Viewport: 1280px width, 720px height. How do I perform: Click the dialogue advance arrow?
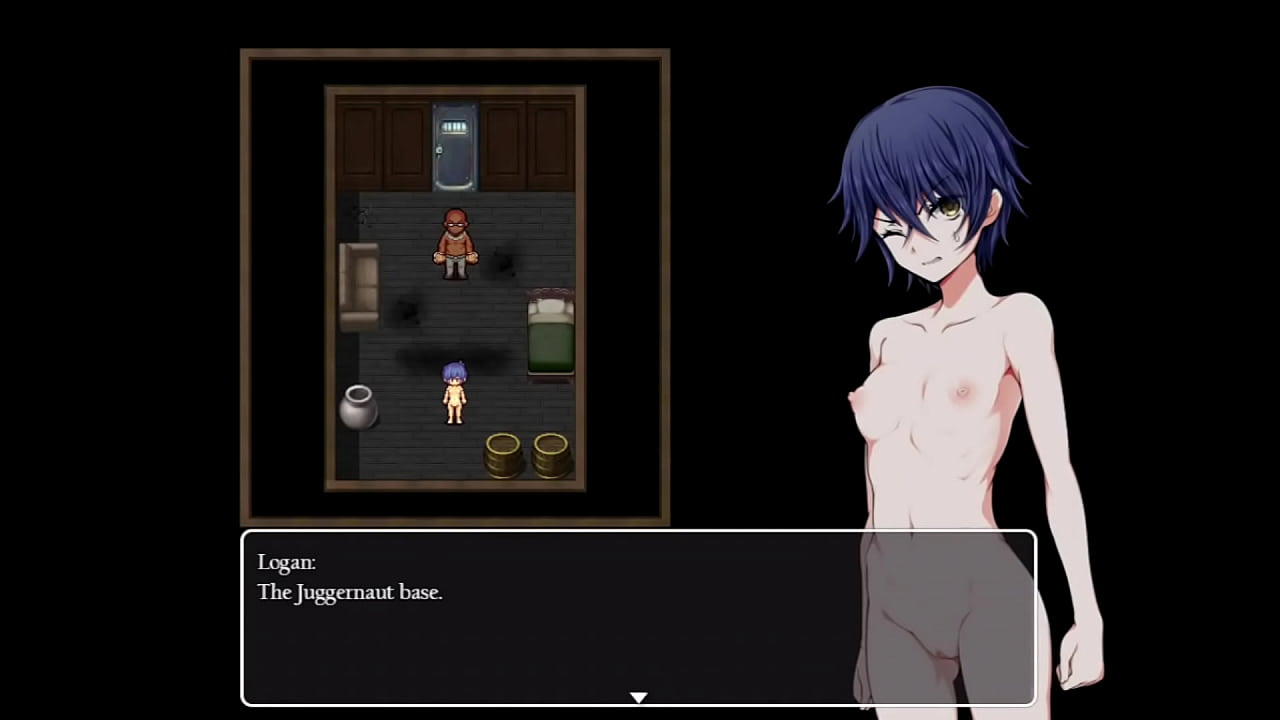click(638, 697)
